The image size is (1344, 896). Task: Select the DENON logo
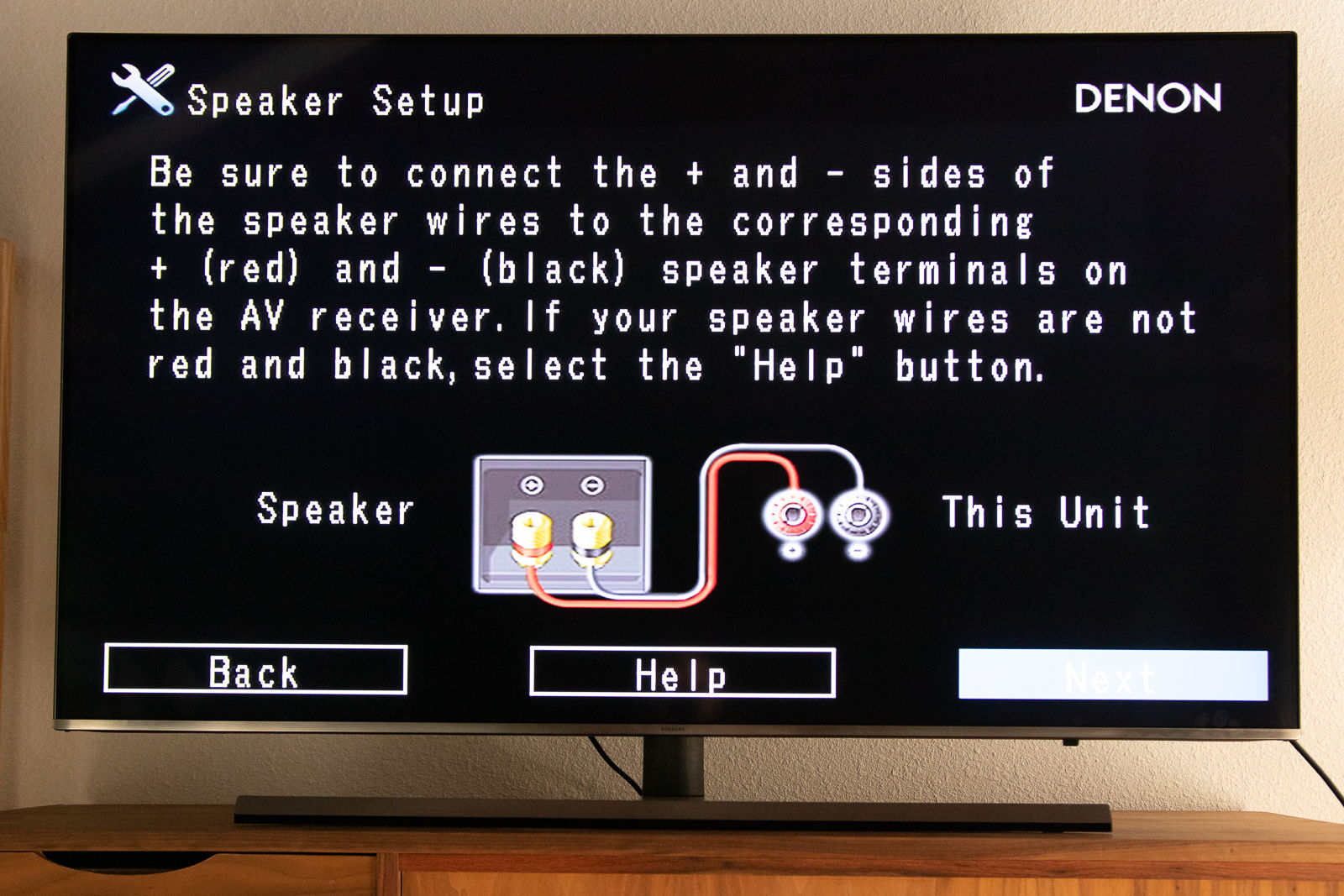click(1148, 97)
